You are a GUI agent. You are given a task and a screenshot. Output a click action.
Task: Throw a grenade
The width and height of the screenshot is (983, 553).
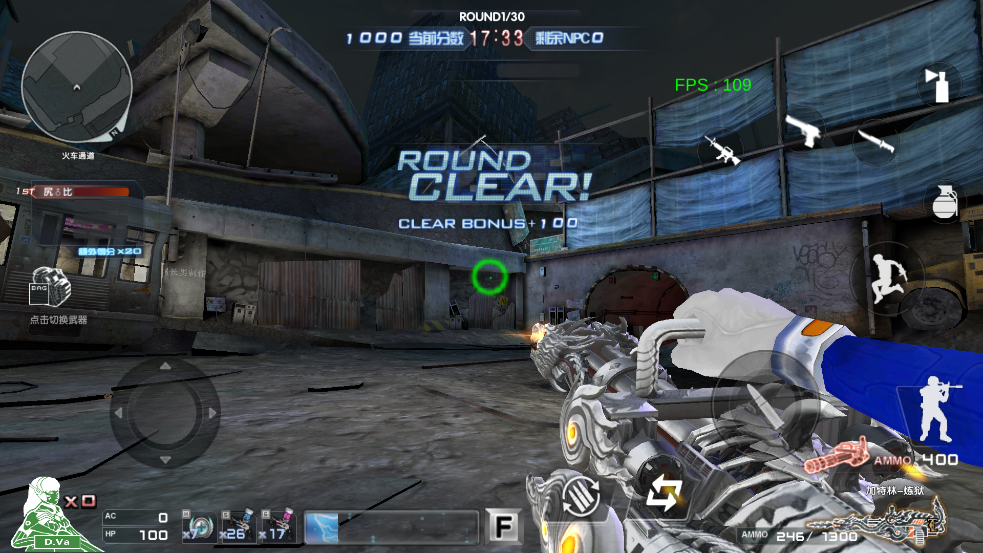pyautogui.click(x=943, y=202)
